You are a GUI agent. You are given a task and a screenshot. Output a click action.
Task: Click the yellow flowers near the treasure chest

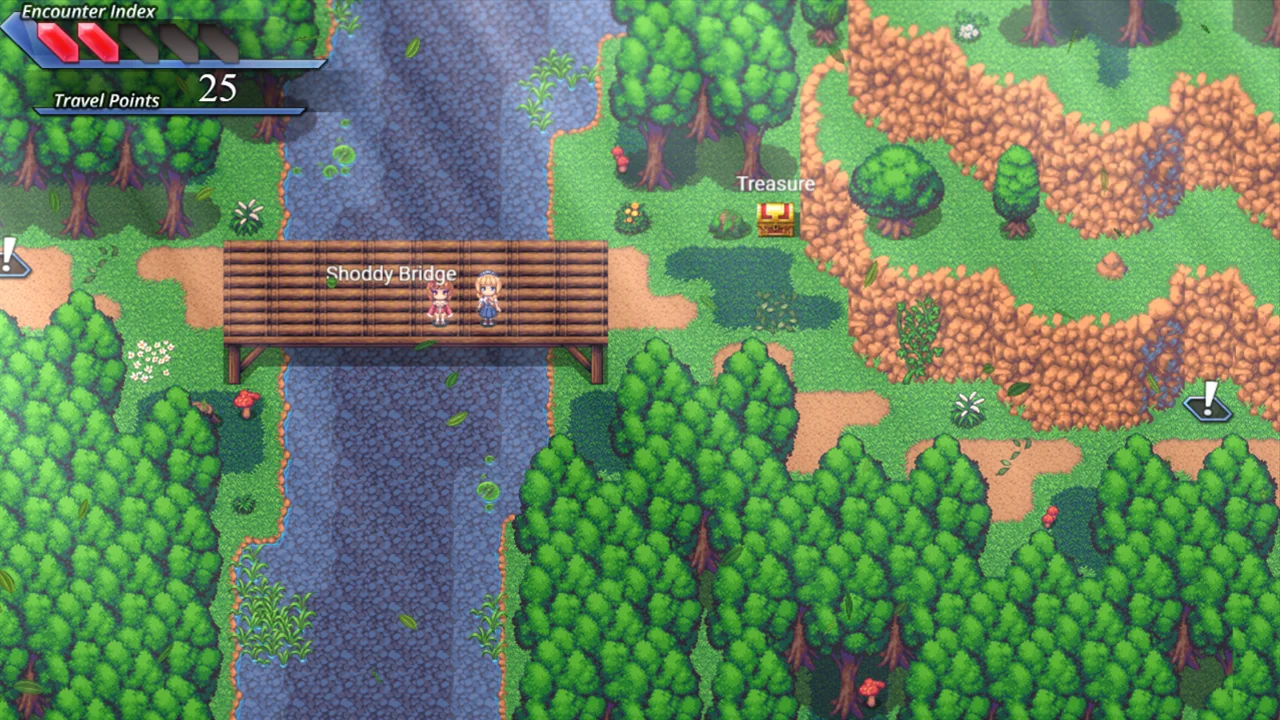click(634, 212)
